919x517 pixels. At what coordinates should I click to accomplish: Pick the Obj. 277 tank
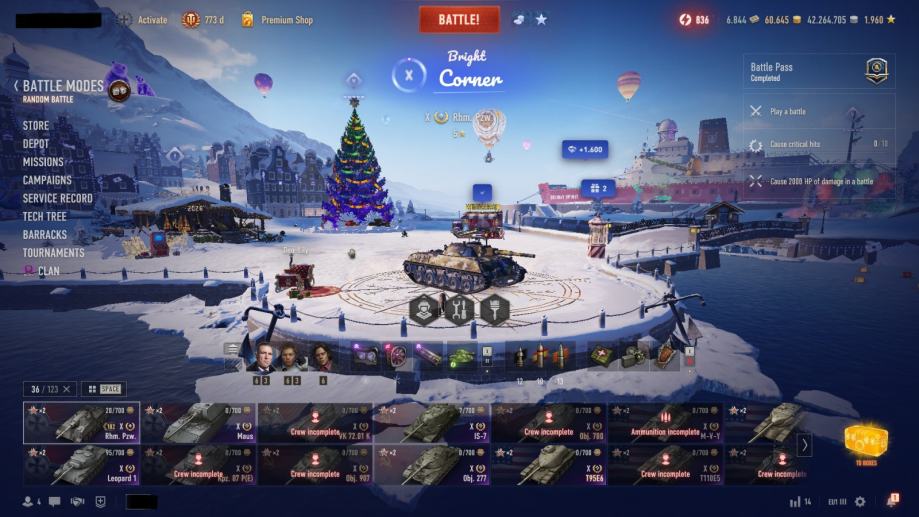click(431, 464)
